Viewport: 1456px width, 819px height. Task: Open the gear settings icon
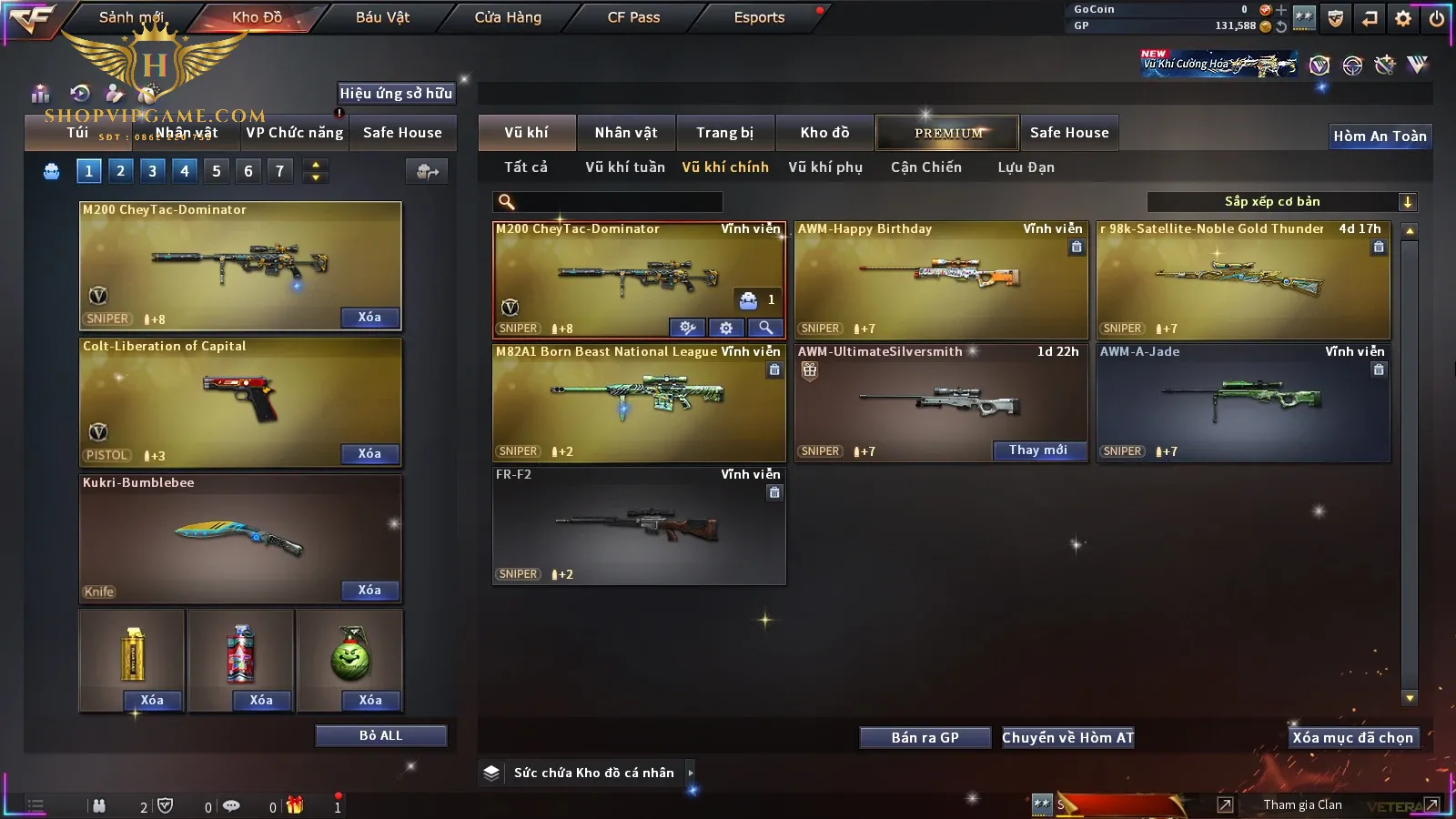pyautogui.click(x=1403, y=18)
